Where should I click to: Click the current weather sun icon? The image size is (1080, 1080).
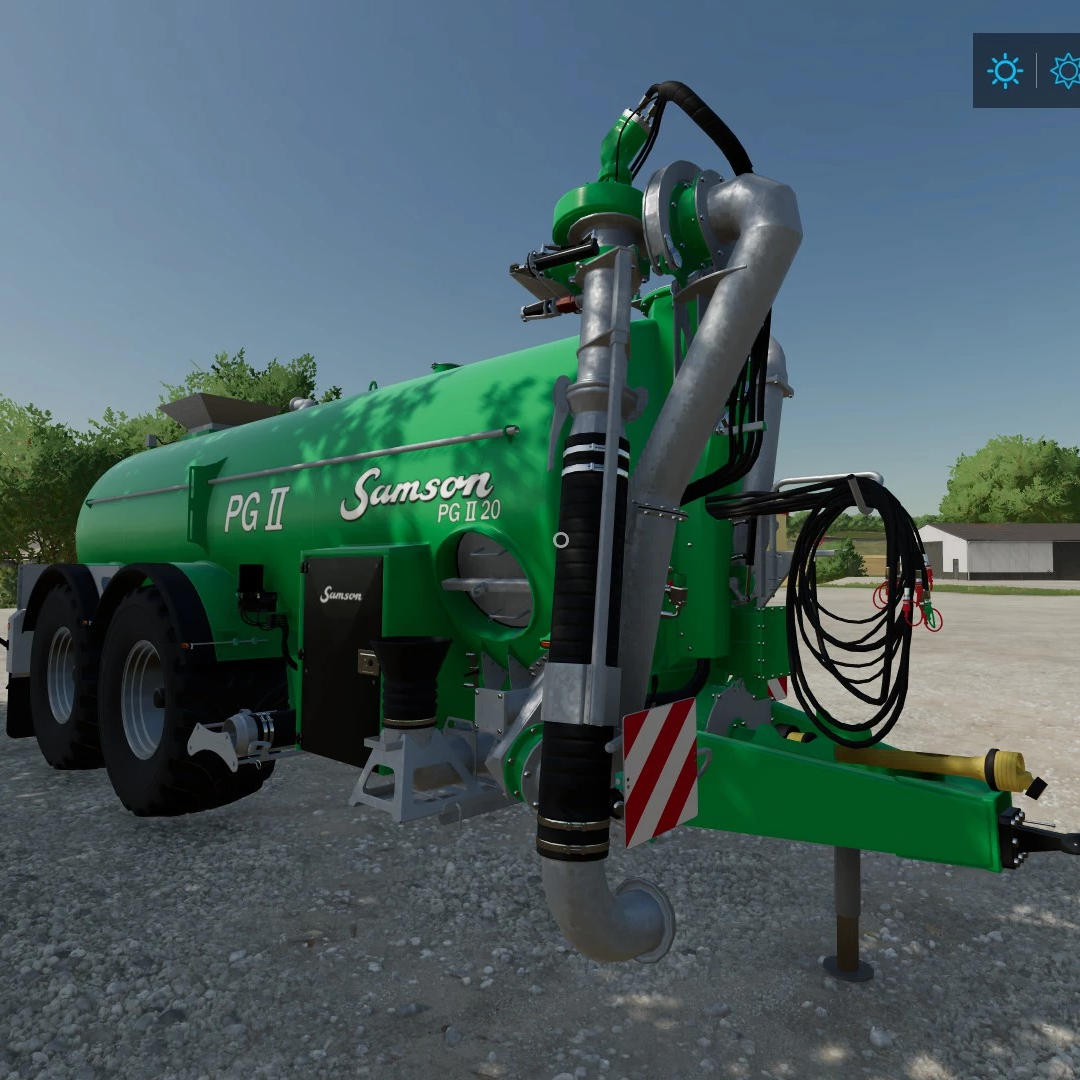pyautogui.click(x=1004, y=70)
